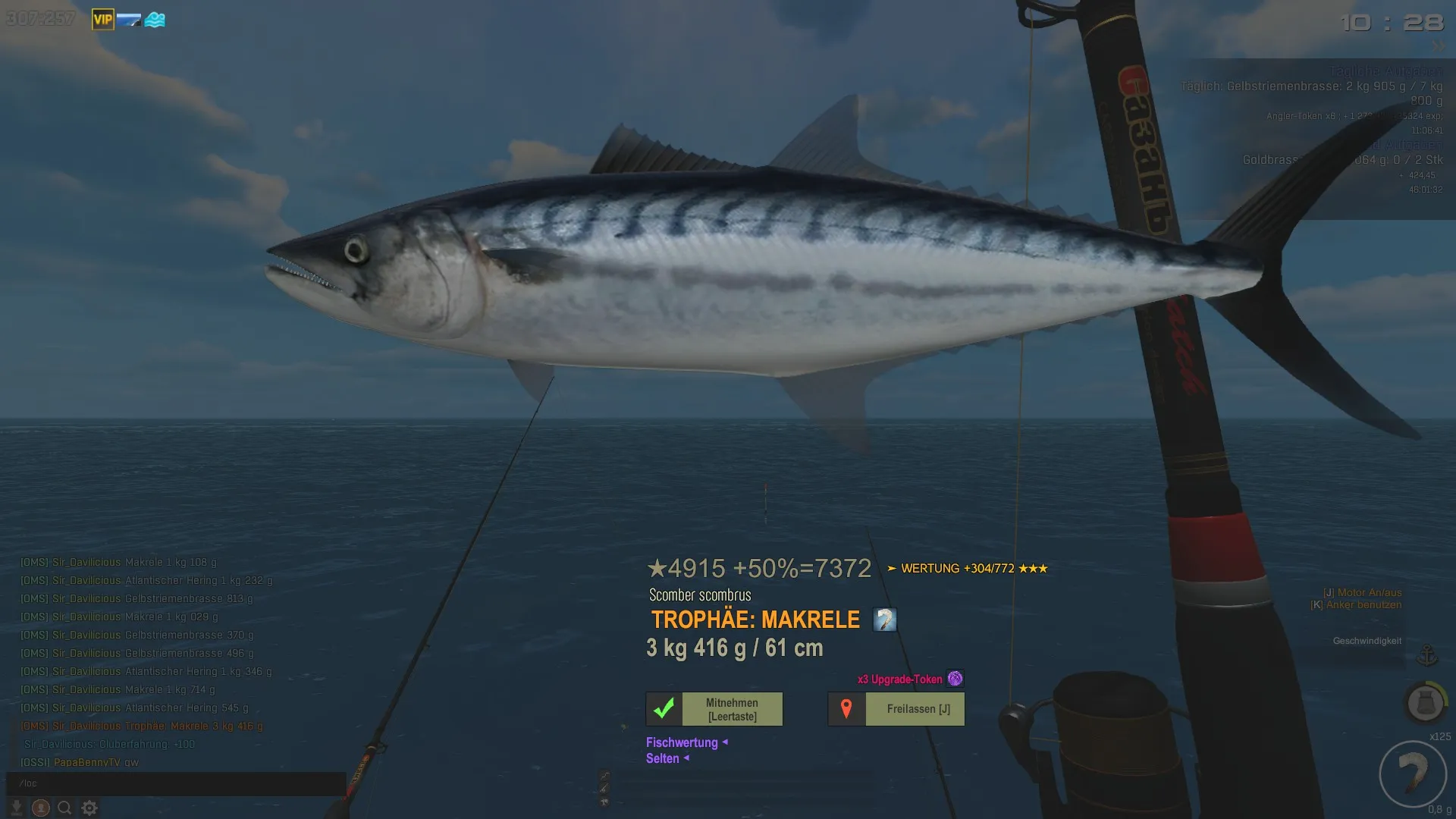Screen dimensions: 1456x819
Task: Click the fish icon beside the Trophäe: Makrele title
Action: [x=884, y=620]
